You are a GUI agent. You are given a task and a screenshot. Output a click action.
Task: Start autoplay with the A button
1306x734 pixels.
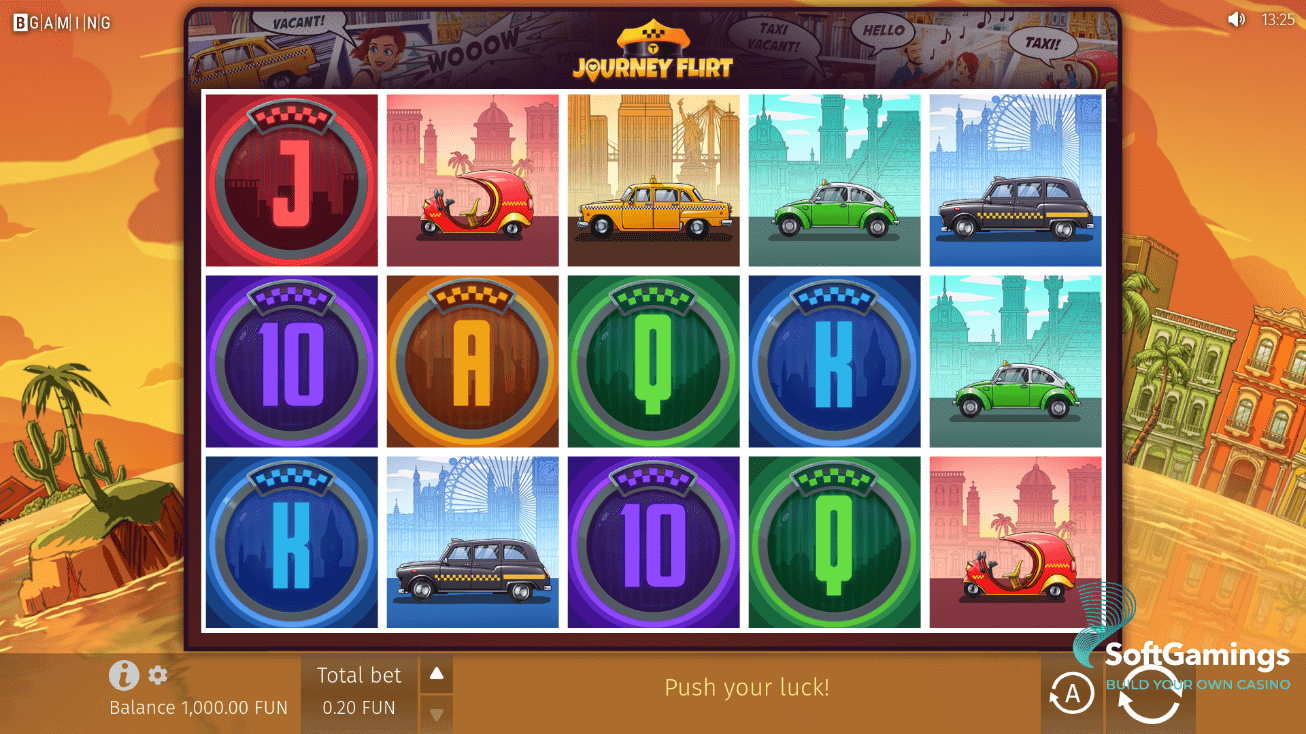(1071, 693)
